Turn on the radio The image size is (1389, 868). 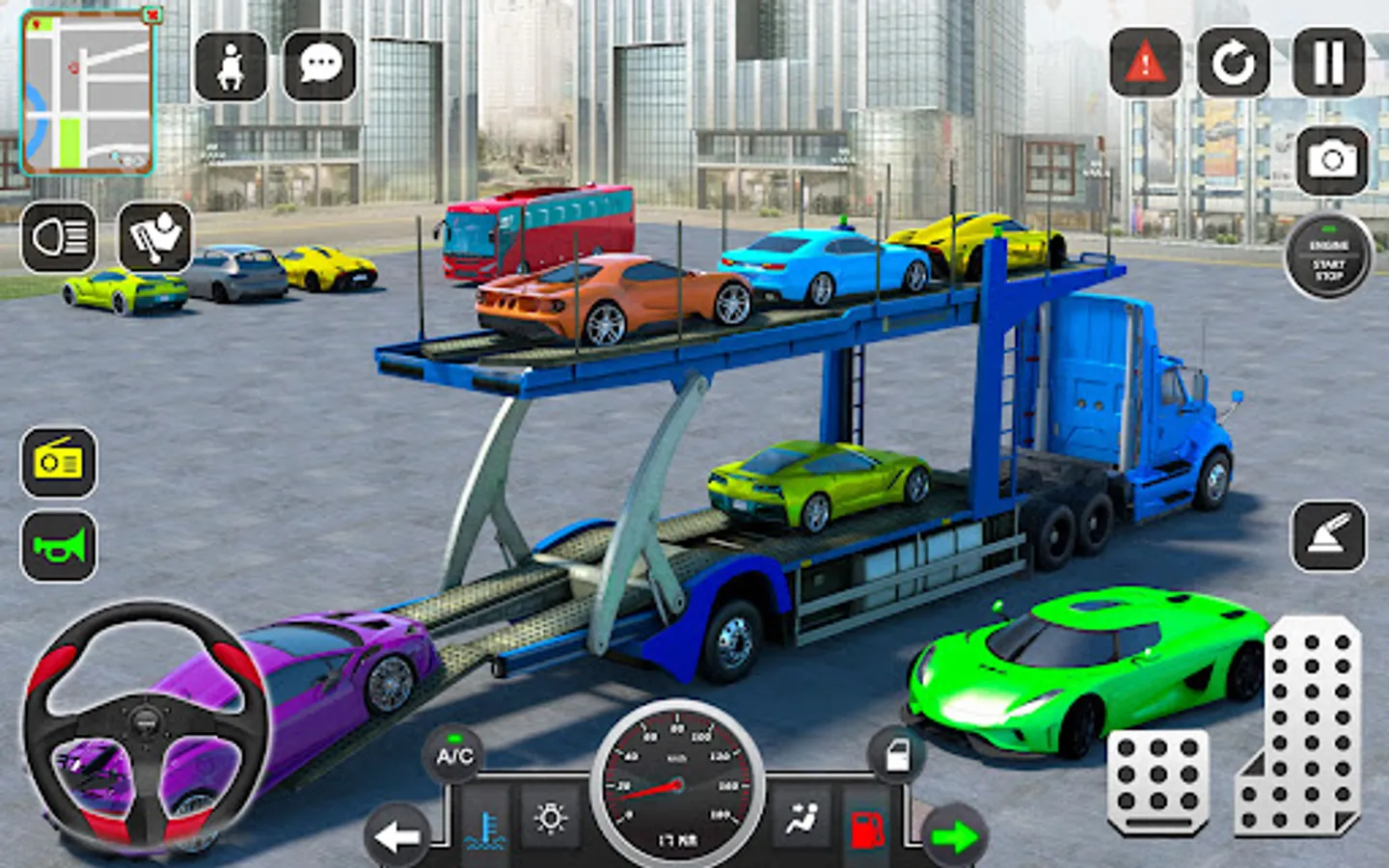coord(59,463)
